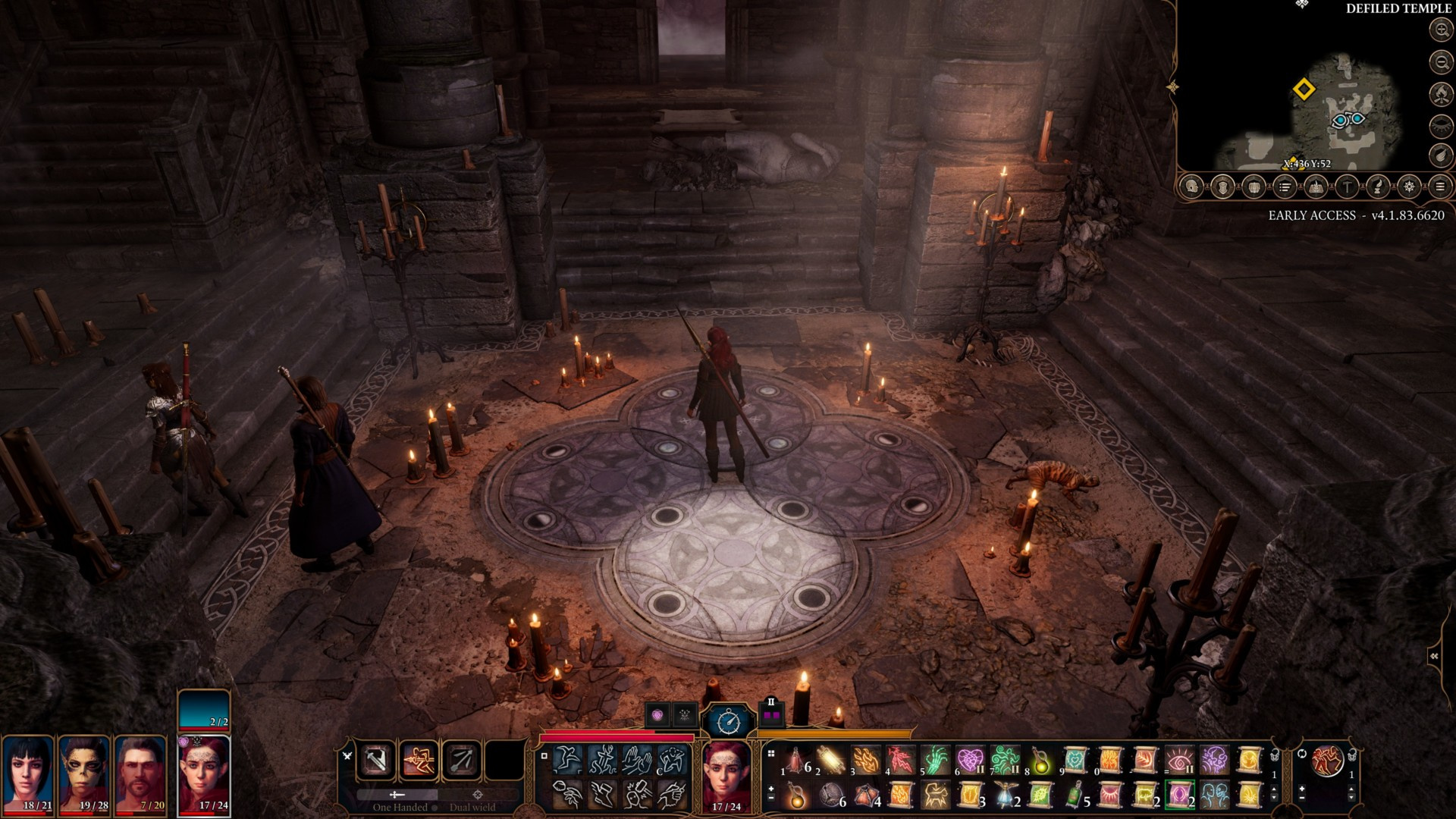This screenshot has height=819, width=1456.
Task: Open the camp with the campfire button
Action: 1440,93
